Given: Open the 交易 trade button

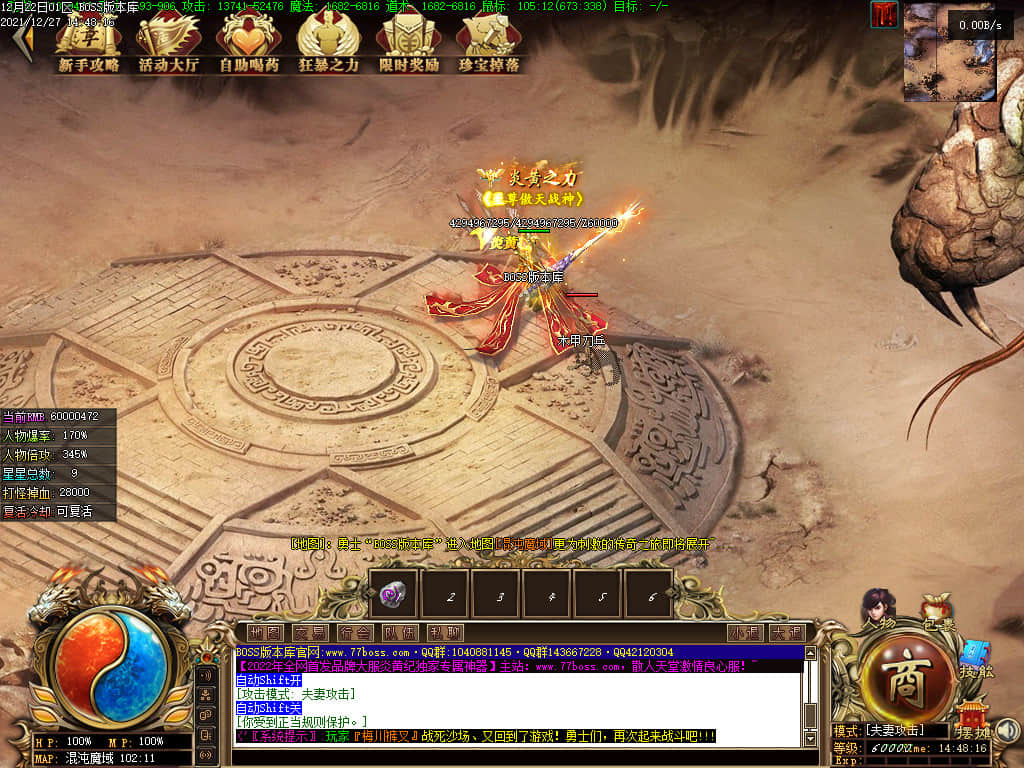Looking at the screenshot, I should tap(309, 632).
